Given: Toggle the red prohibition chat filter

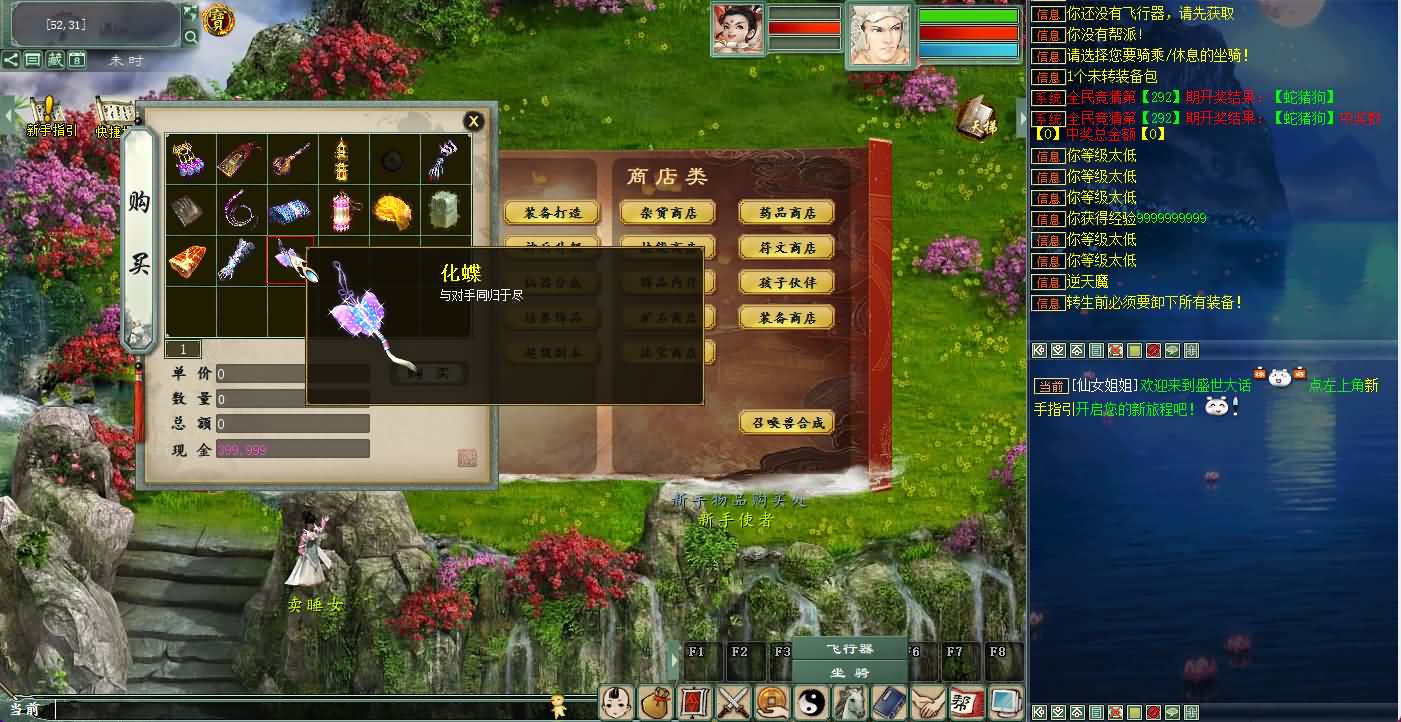Looking at the screenshot, I should point(1153,351).
